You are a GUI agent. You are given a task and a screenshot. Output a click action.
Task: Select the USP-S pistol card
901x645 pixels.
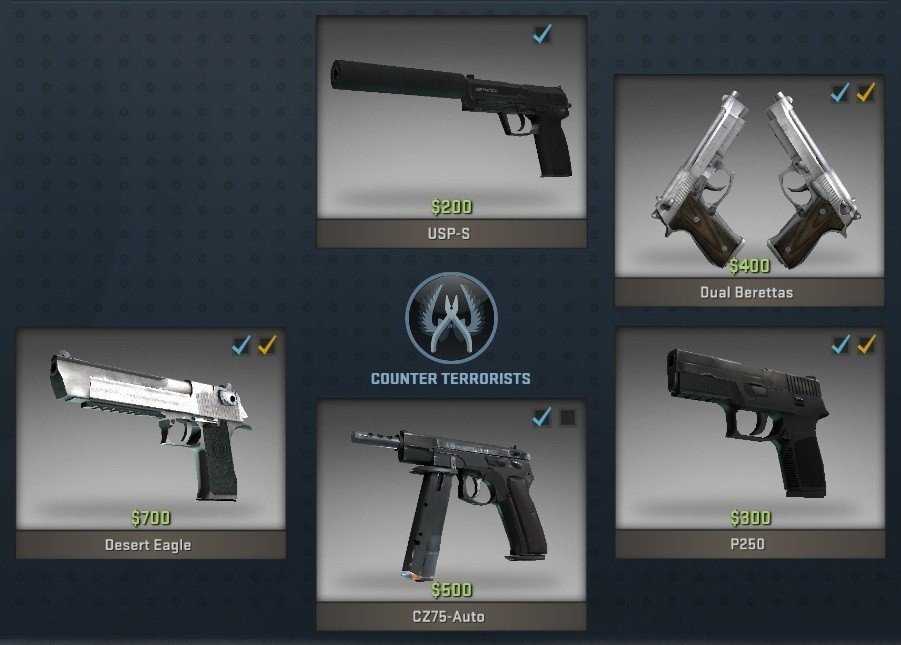(451, 120)
